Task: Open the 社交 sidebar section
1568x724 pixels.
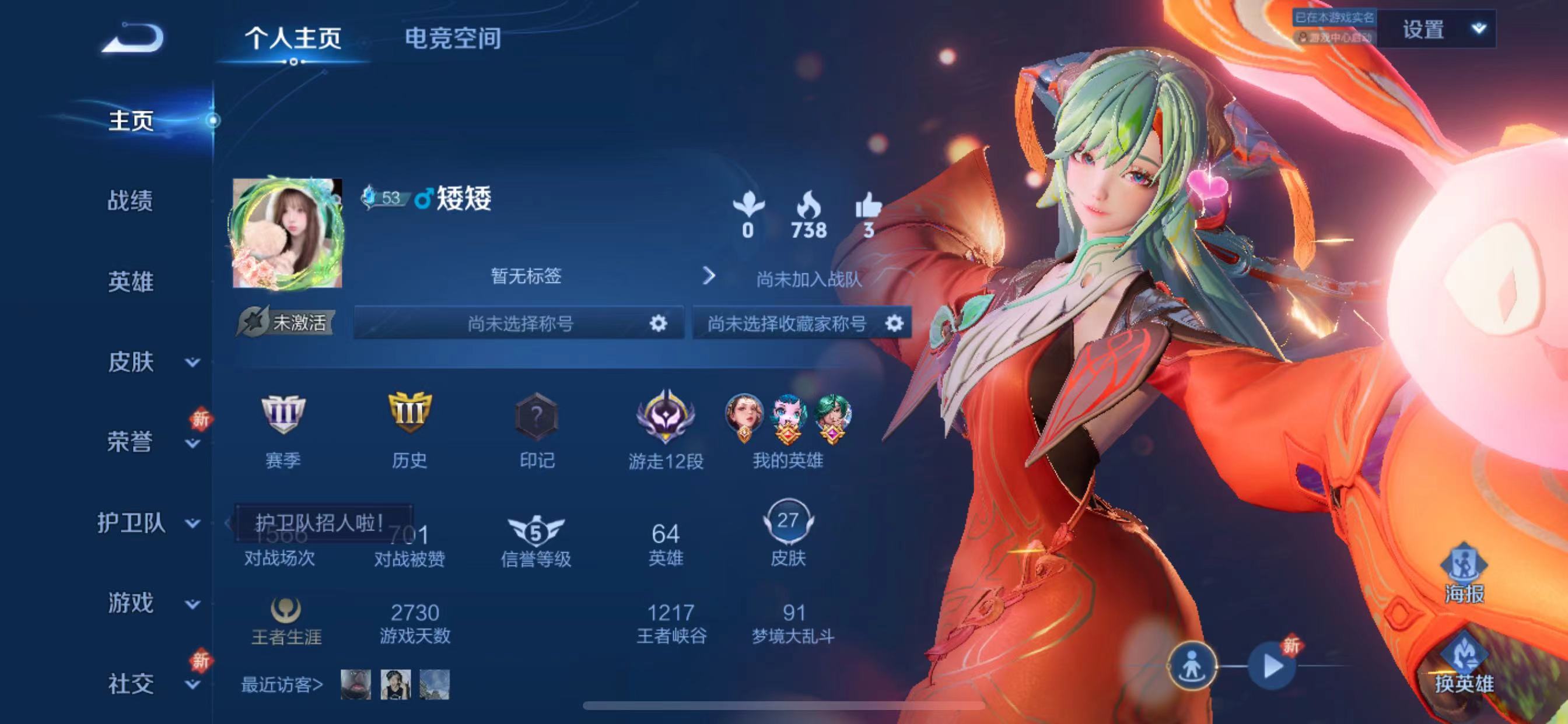Action: click(x=151, y=684)
